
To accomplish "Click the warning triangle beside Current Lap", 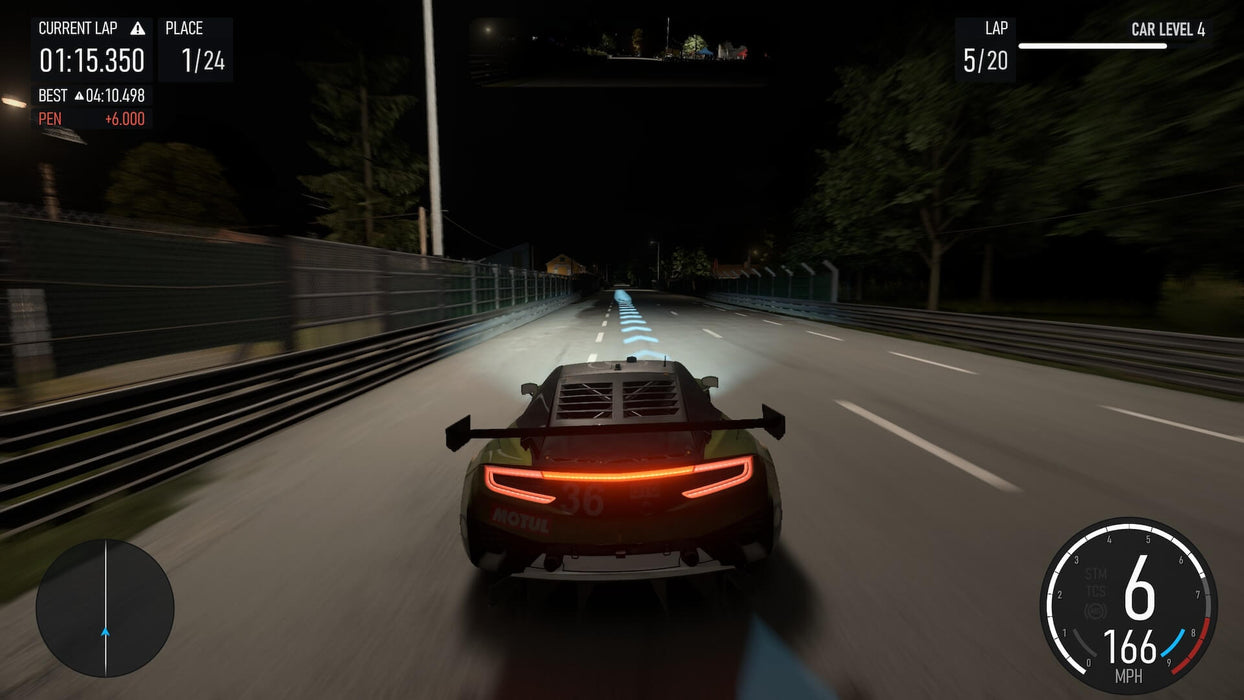I will tap(138, 28).
